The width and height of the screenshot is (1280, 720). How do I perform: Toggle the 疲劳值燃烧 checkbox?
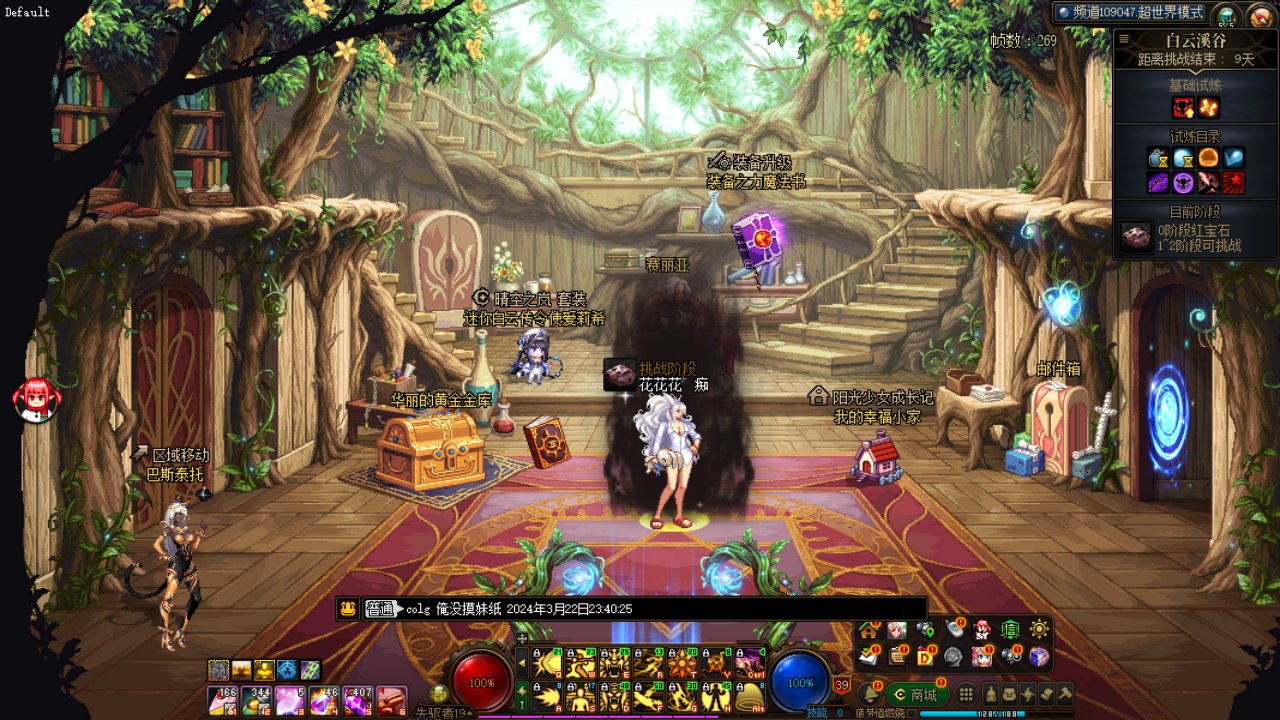click(x=911, y=713)
